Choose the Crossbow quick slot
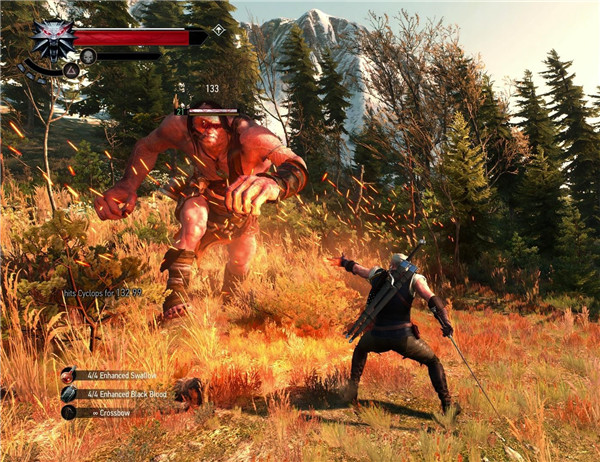Viewport: 600px width, 462px height. tap(68, 412)
